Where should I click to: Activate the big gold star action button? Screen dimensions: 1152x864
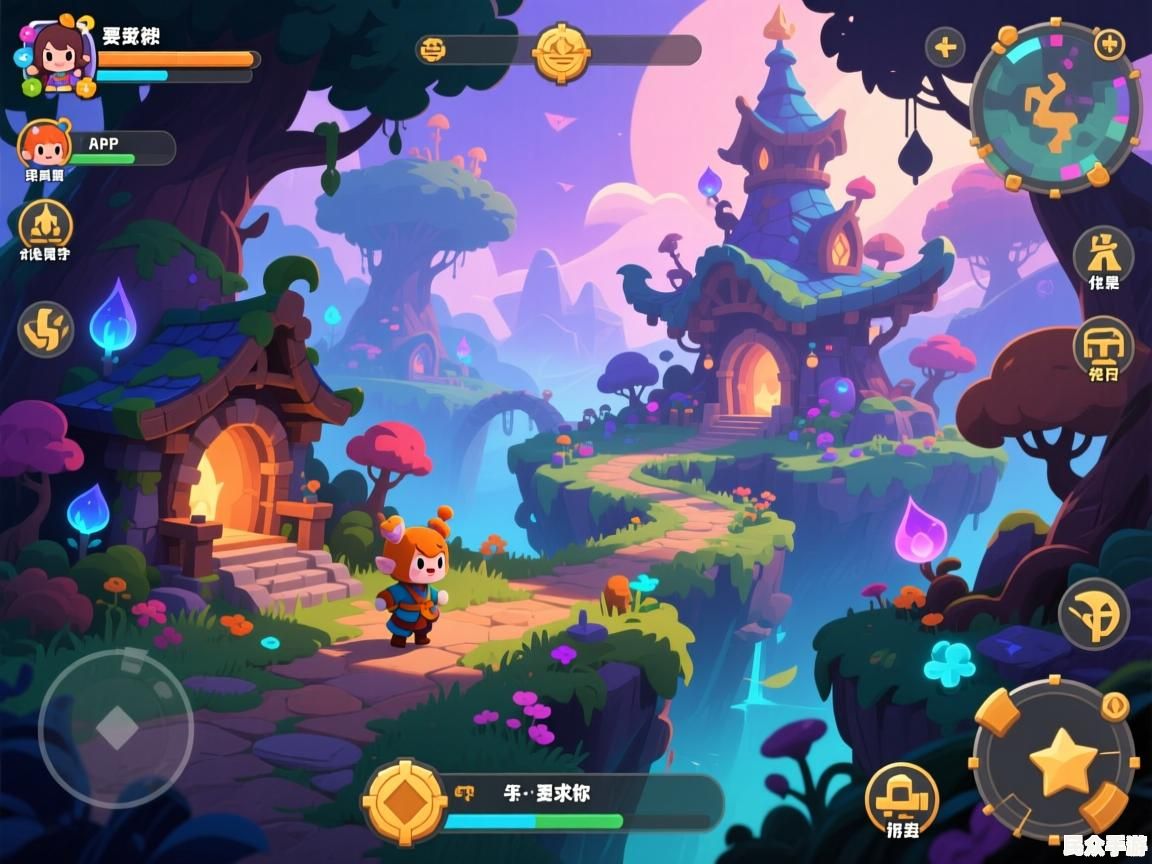[x=1062, y=762]
